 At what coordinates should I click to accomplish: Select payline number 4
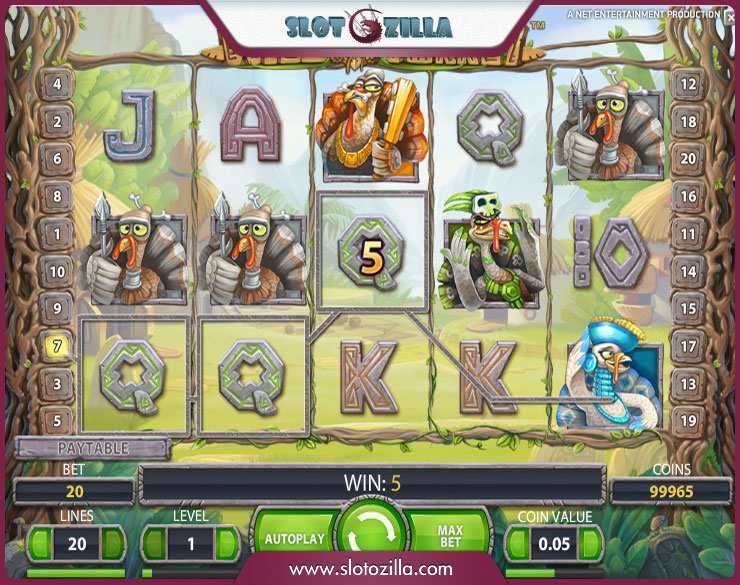57,84
